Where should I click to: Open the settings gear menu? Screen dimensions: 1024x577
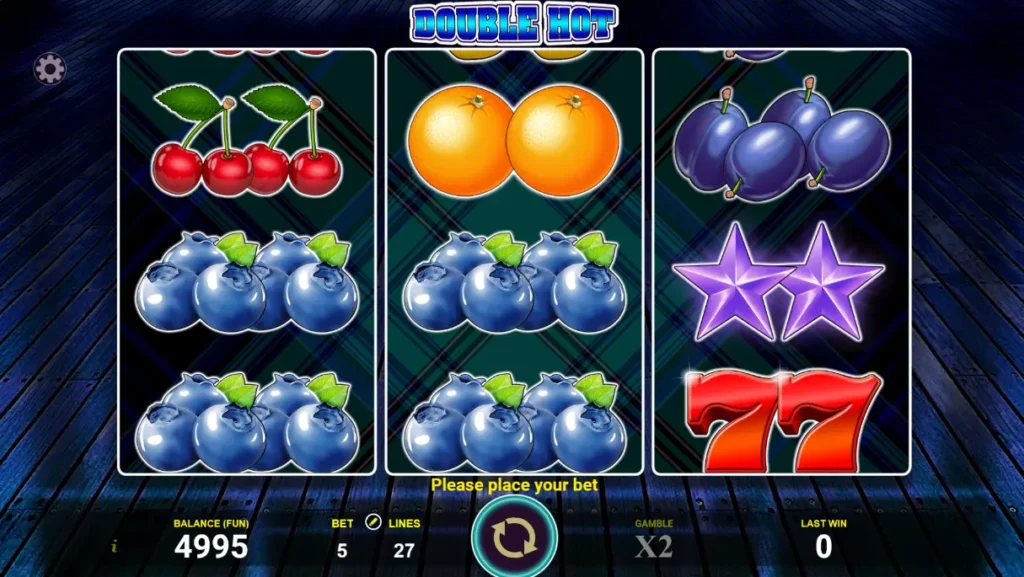click(x=50, y=68)
